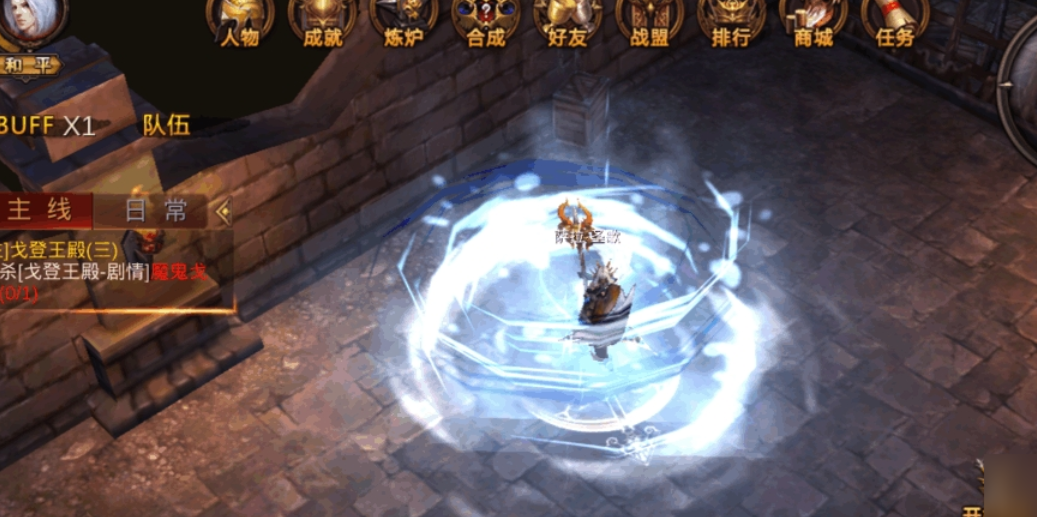Open the 队伍 team panel
This screenshot has width=1037, height=517.
point(166,125)
